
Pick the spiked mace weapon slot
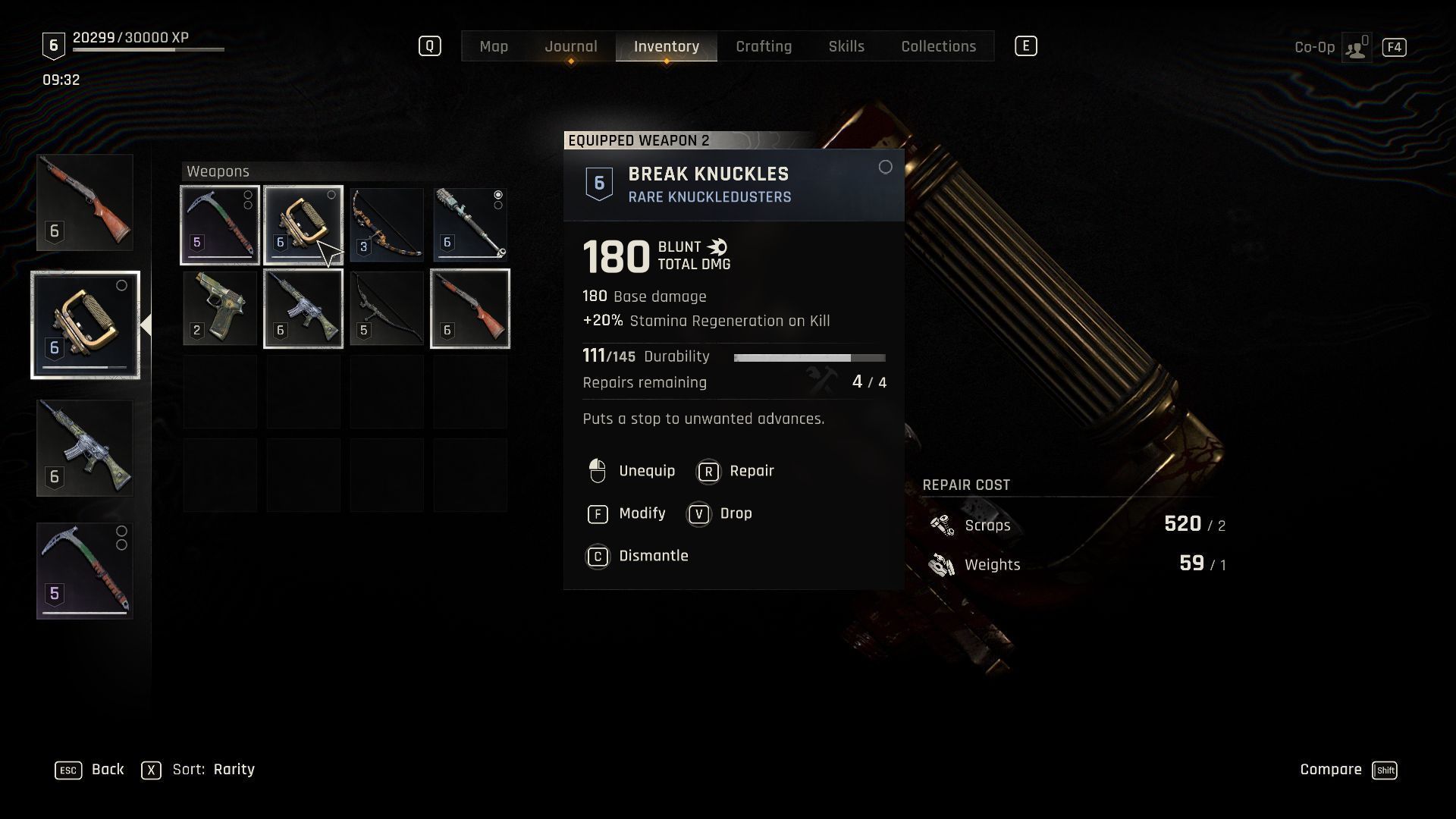470,225
